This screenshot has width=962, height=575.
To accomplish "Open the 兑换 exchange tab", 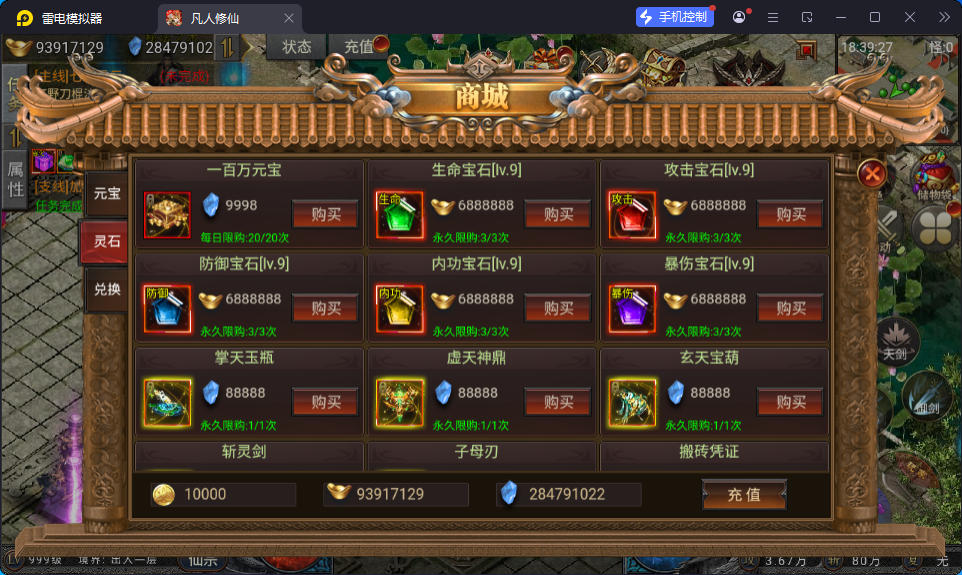I will point(107,289).
